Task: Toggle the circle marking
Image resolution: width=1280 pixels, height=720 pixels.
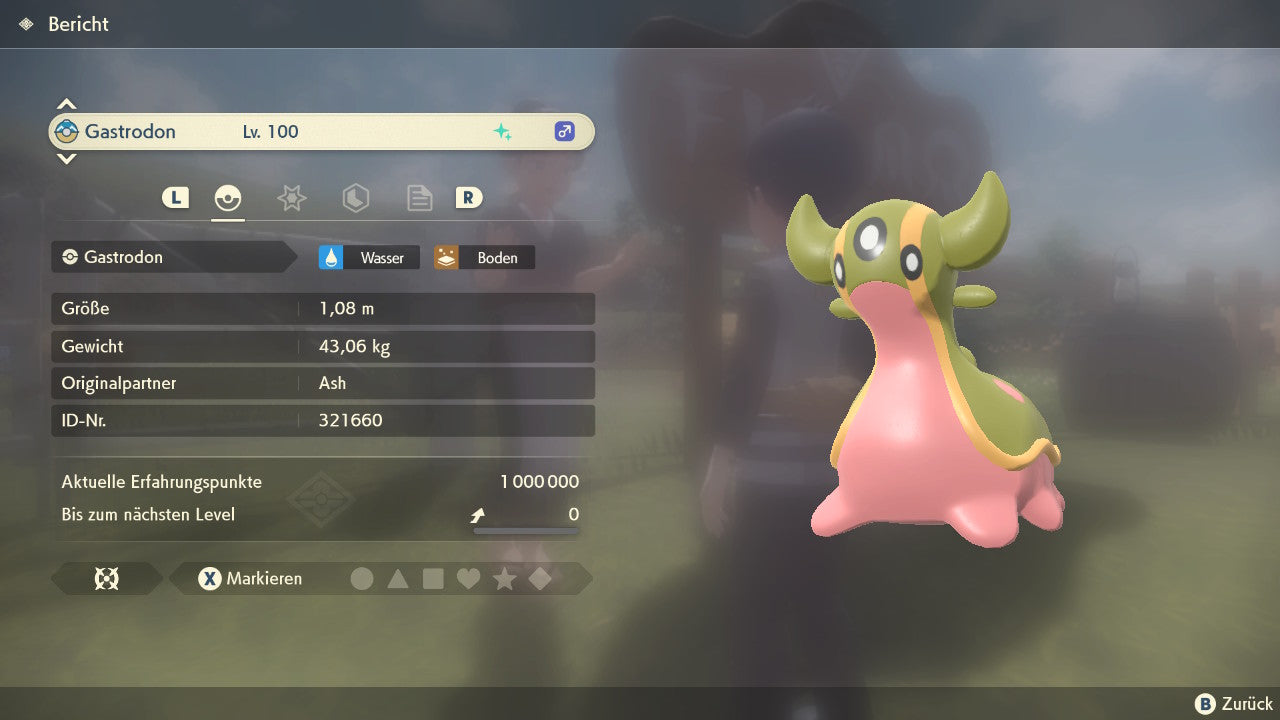Action: click(x=362, y=578)
